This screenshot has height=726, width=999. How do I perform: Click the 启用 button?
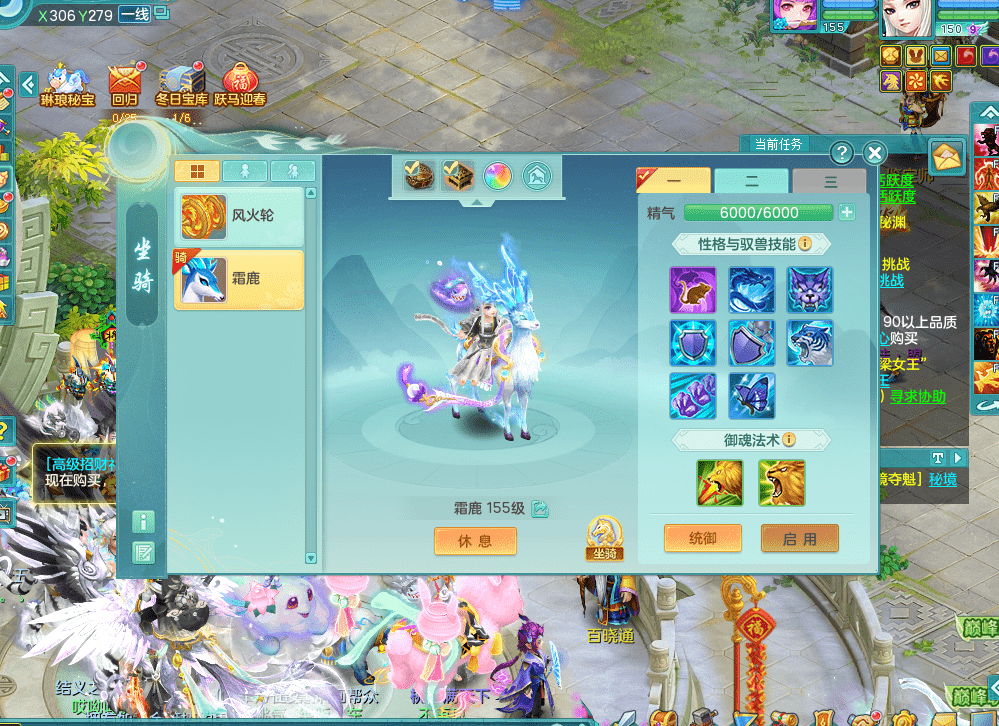coord(799,538)
